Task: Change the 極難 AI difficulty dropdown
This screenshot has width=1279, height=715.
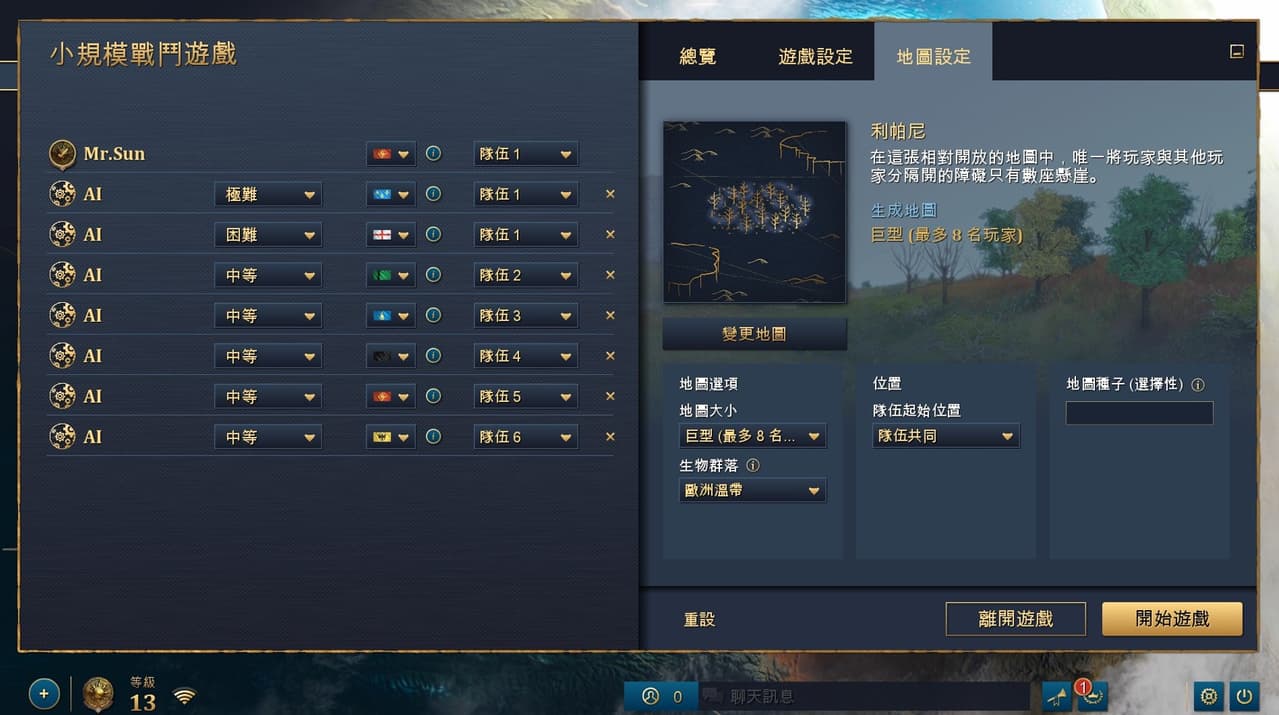Action: pos(268,194)
